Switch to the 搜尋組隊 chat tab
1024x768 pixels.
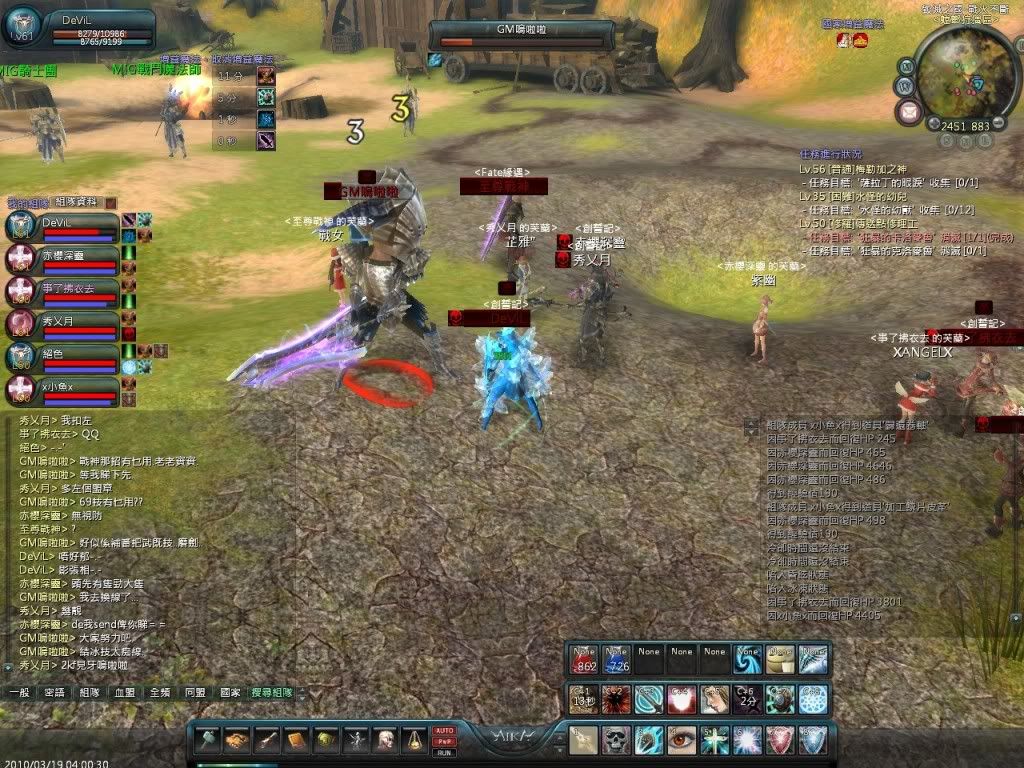coord(272,692)
